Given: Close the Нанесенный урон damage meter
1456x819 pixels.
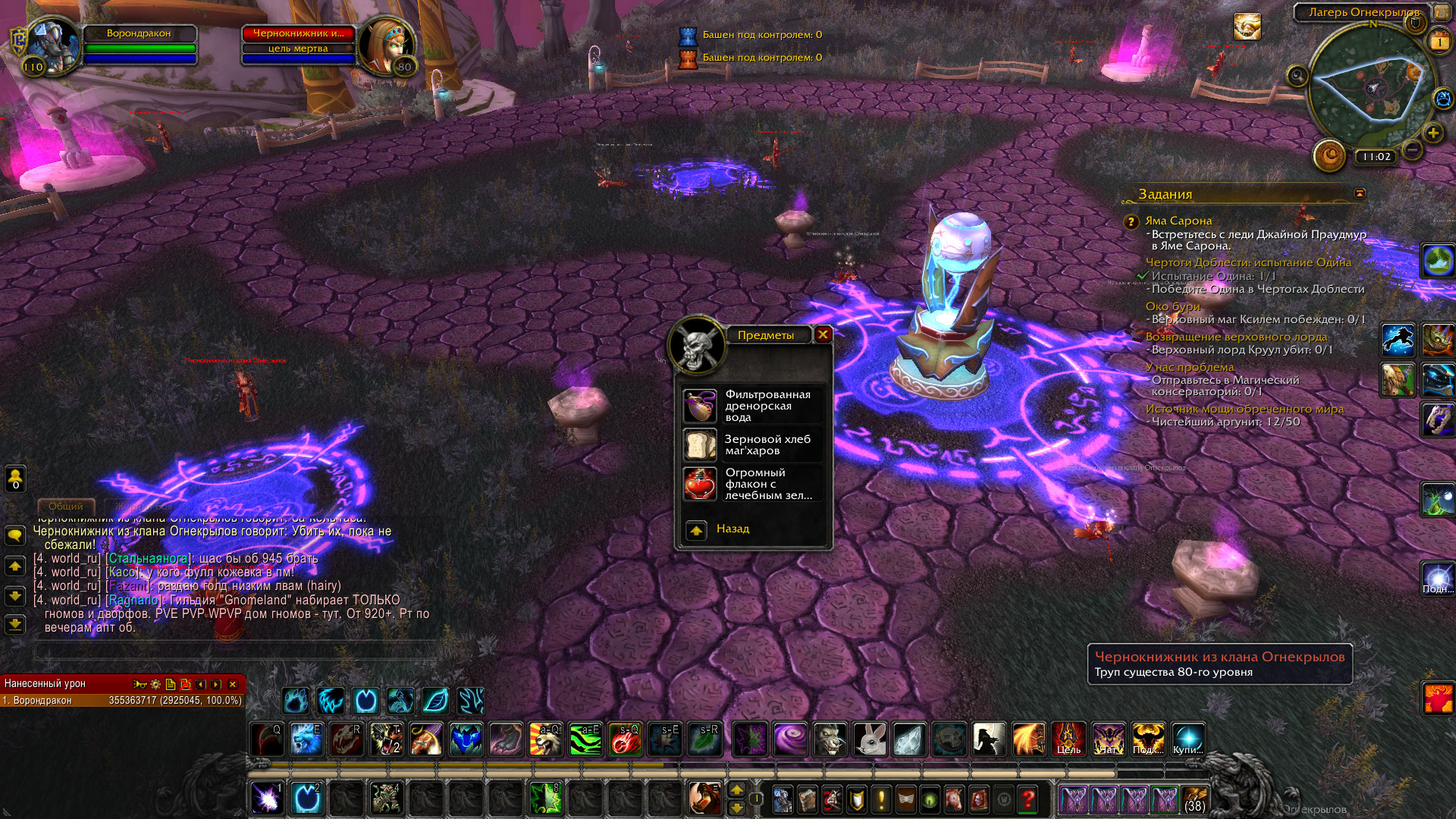Looking at the screenshot, I should pyautogui.click(x=233, y=684).
